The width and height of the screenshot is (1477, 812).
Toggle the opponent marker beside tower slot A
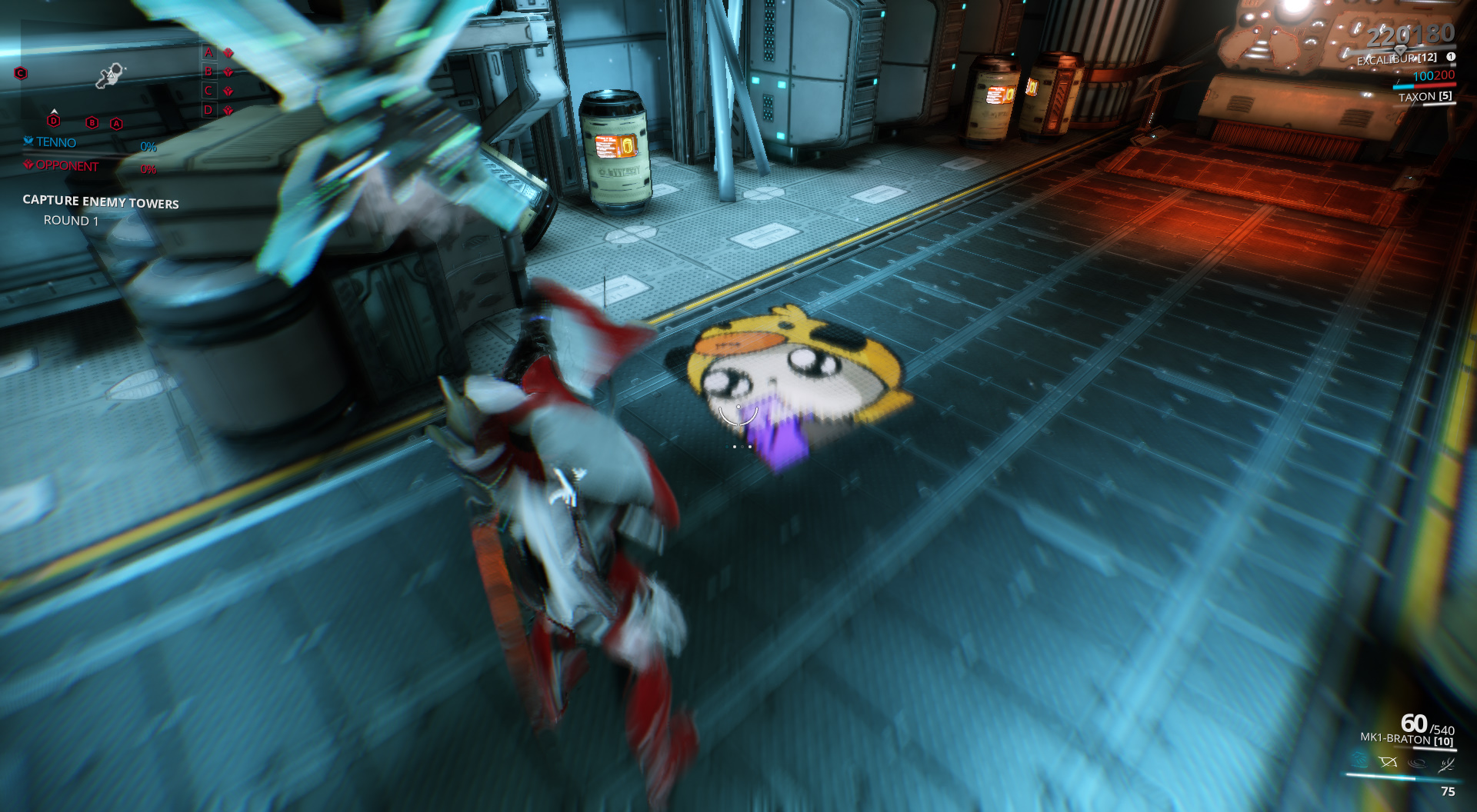[228, 53]
